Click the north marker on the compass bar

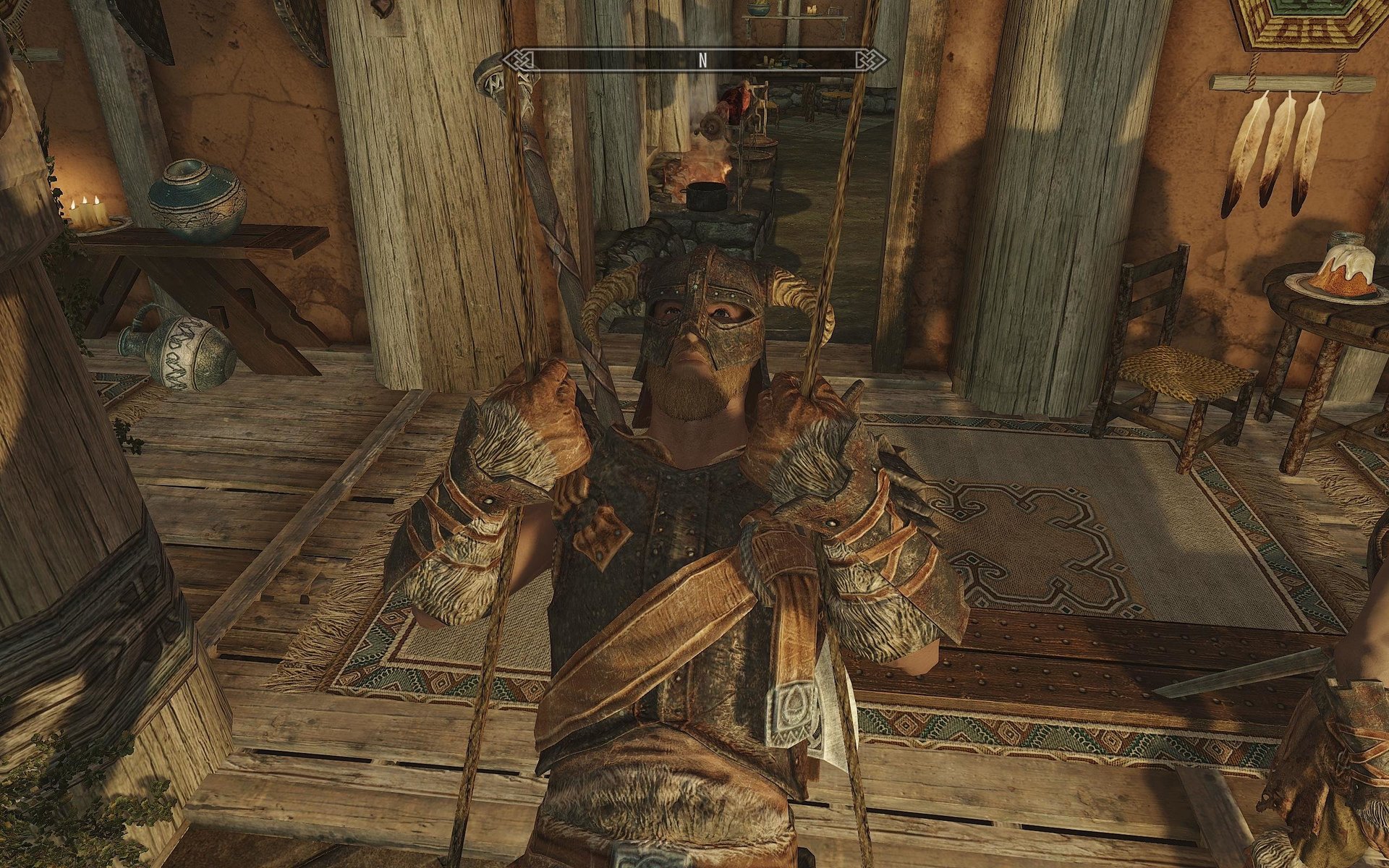click(x=702, y=61)
